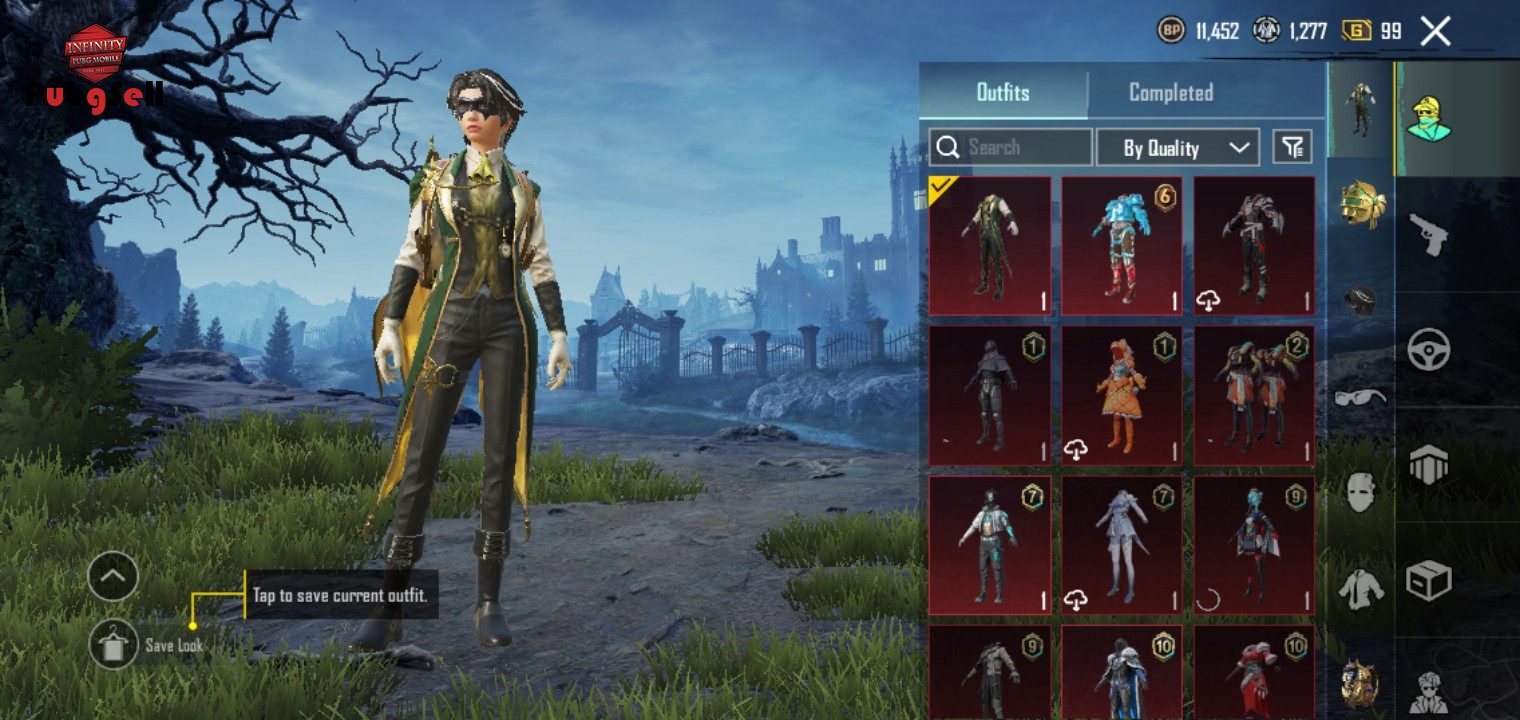Collapse panel with the up-arrow circle button

click(x=113, y=577)
